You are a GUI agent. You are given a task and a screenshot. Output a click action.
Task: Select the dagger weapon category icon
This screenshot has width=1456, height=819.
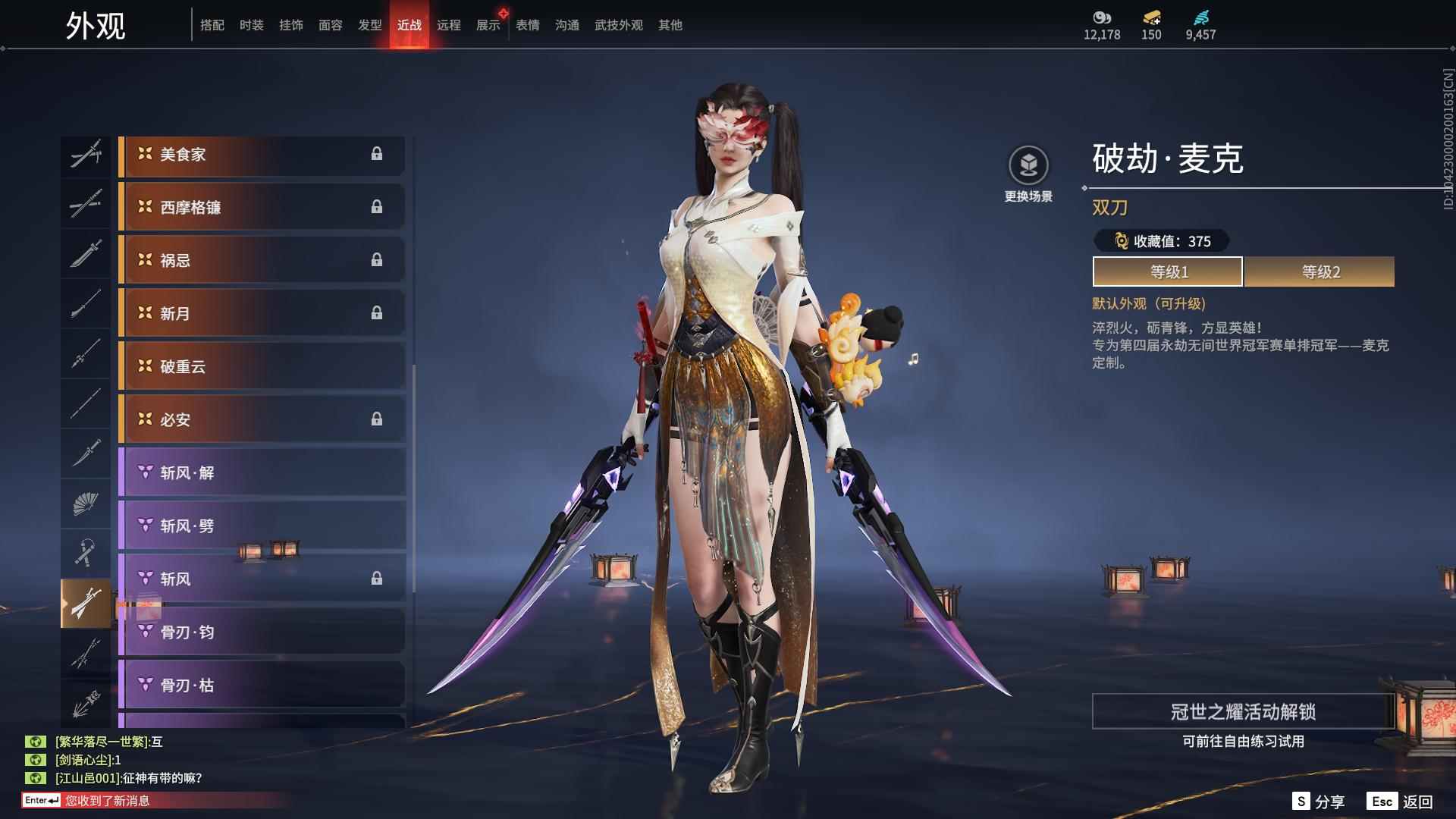(x=86, y=453)
